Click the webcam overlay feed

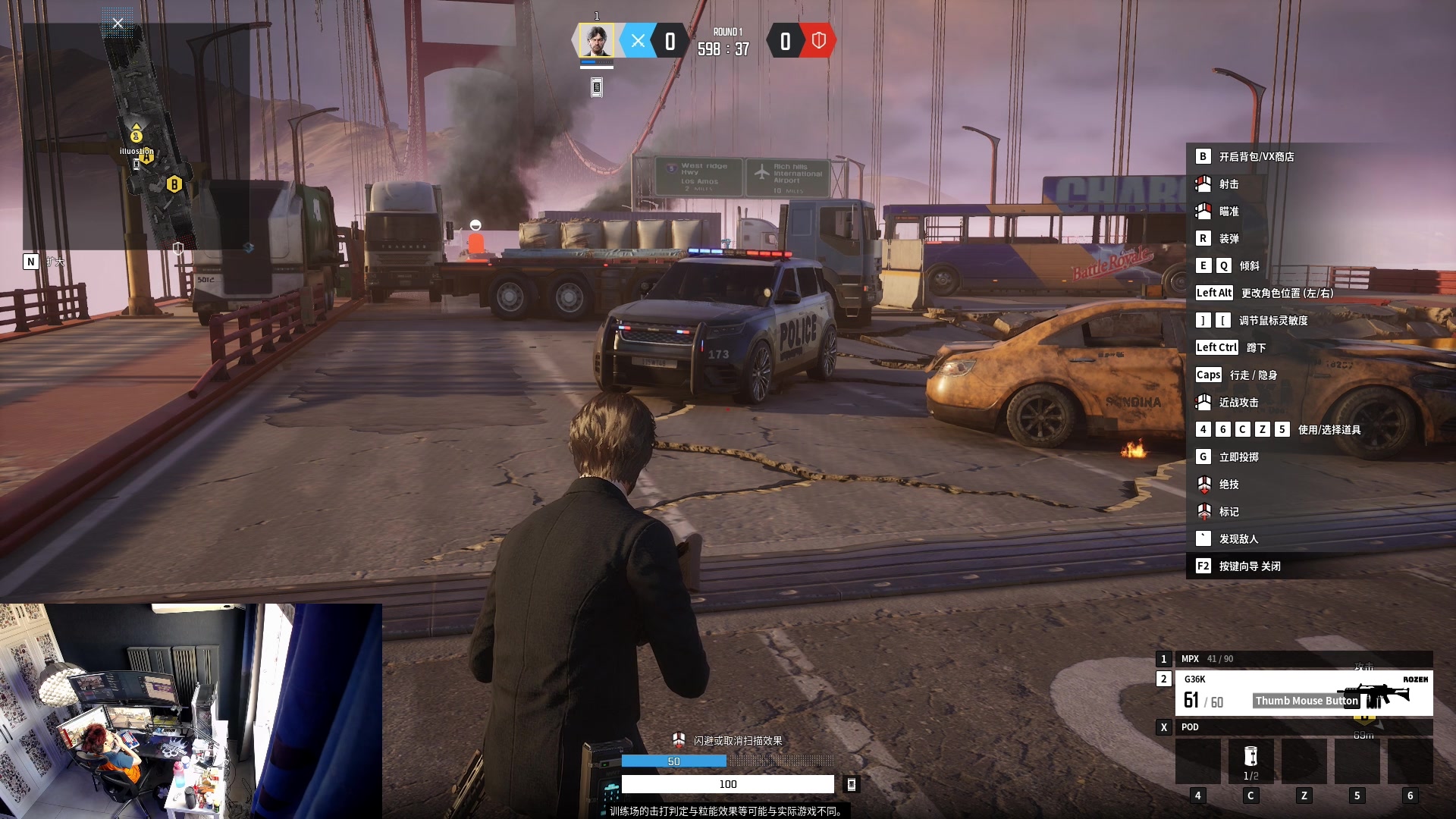point(190,711)
